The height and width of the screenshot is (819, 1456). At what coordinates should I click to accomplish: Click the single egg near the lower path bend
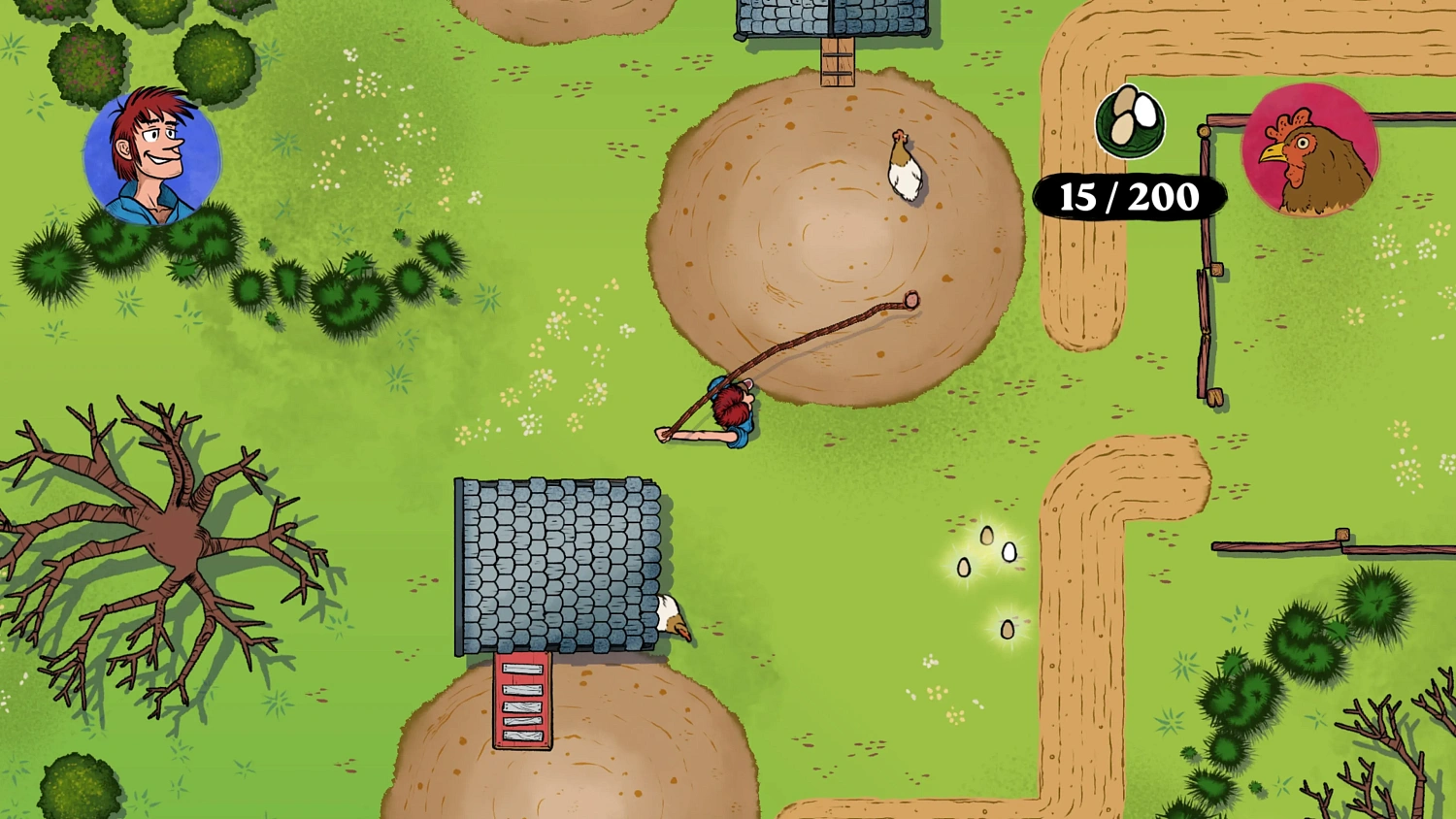pos(1008,630)
